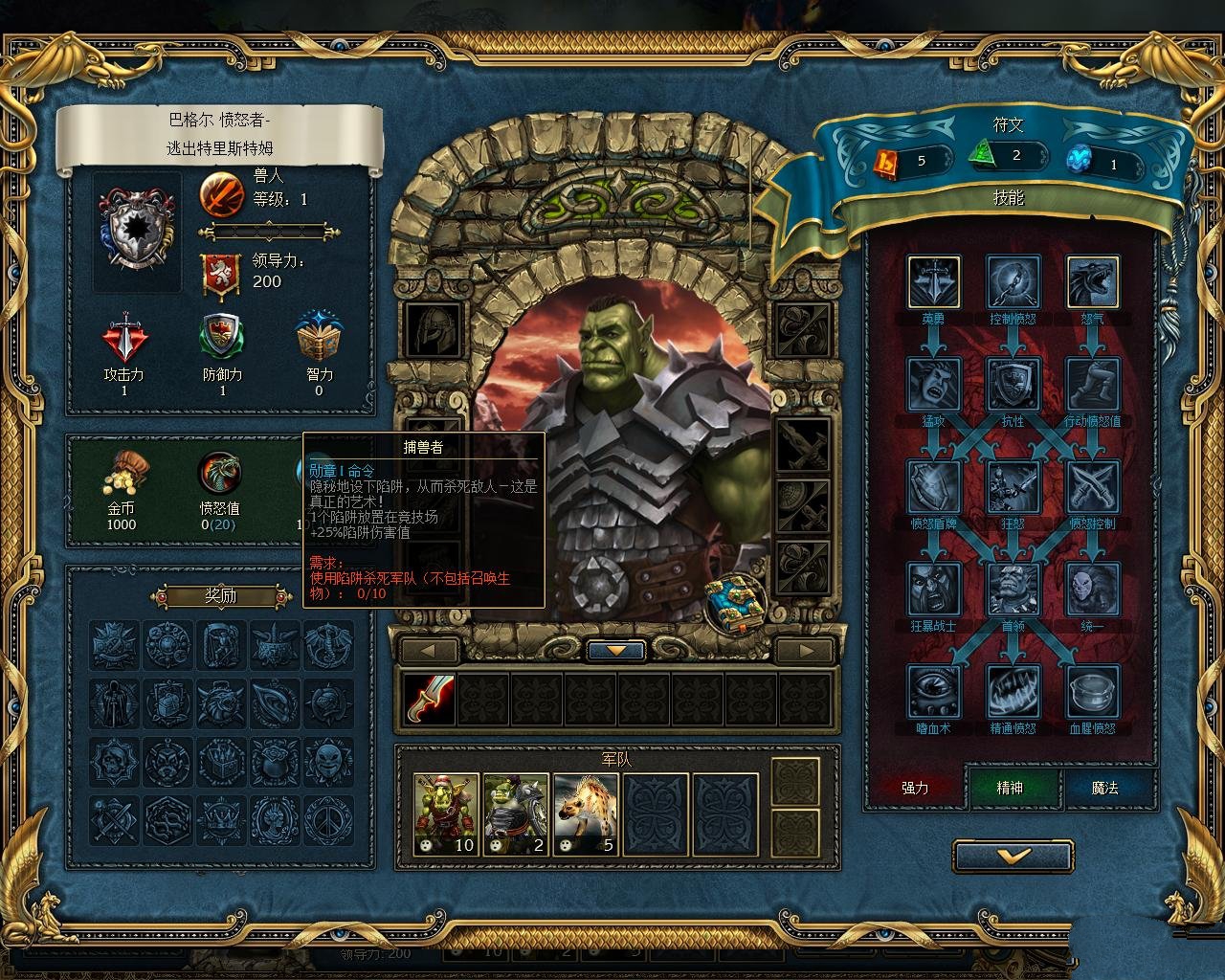Select the 嗜血术 eye skill
This screenshot has height=980, width=1225.
click(933, 691)
